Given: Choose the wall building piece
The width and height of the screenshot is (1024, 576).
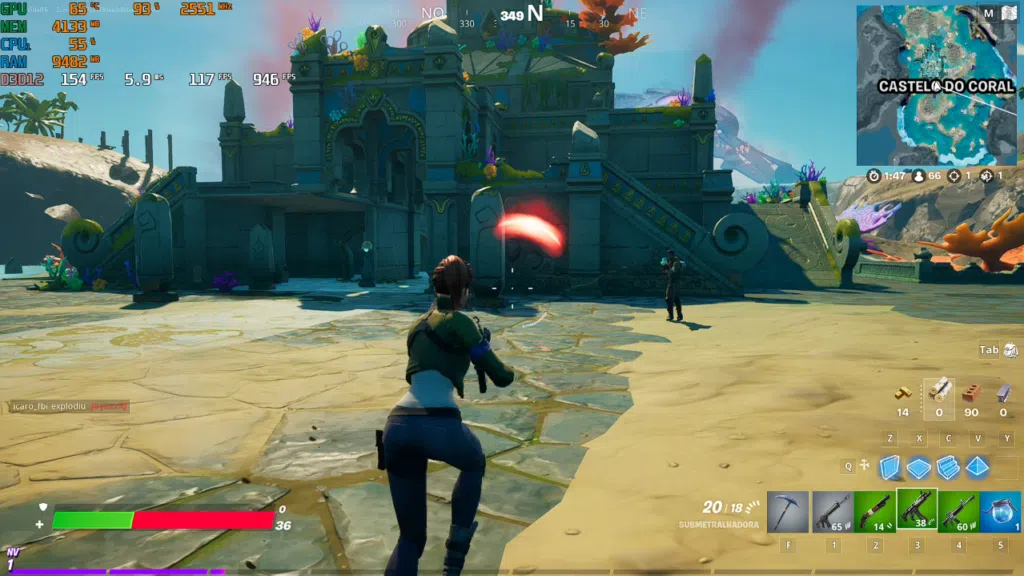Looking at the screenshot, I should click(889, 467).
